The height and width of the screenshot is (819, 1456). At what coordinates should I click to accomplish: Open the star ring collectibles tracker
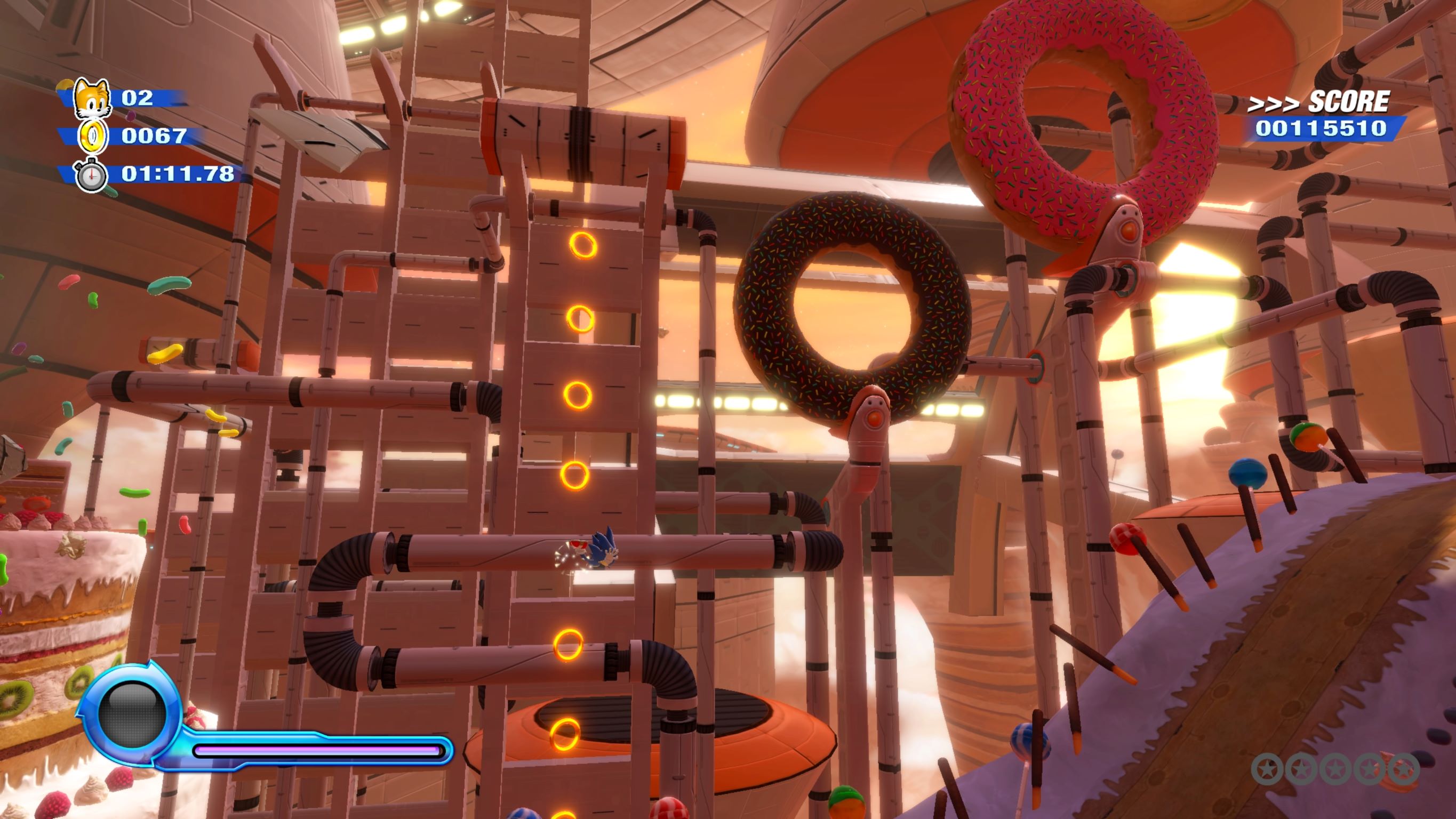(1335, 769)
